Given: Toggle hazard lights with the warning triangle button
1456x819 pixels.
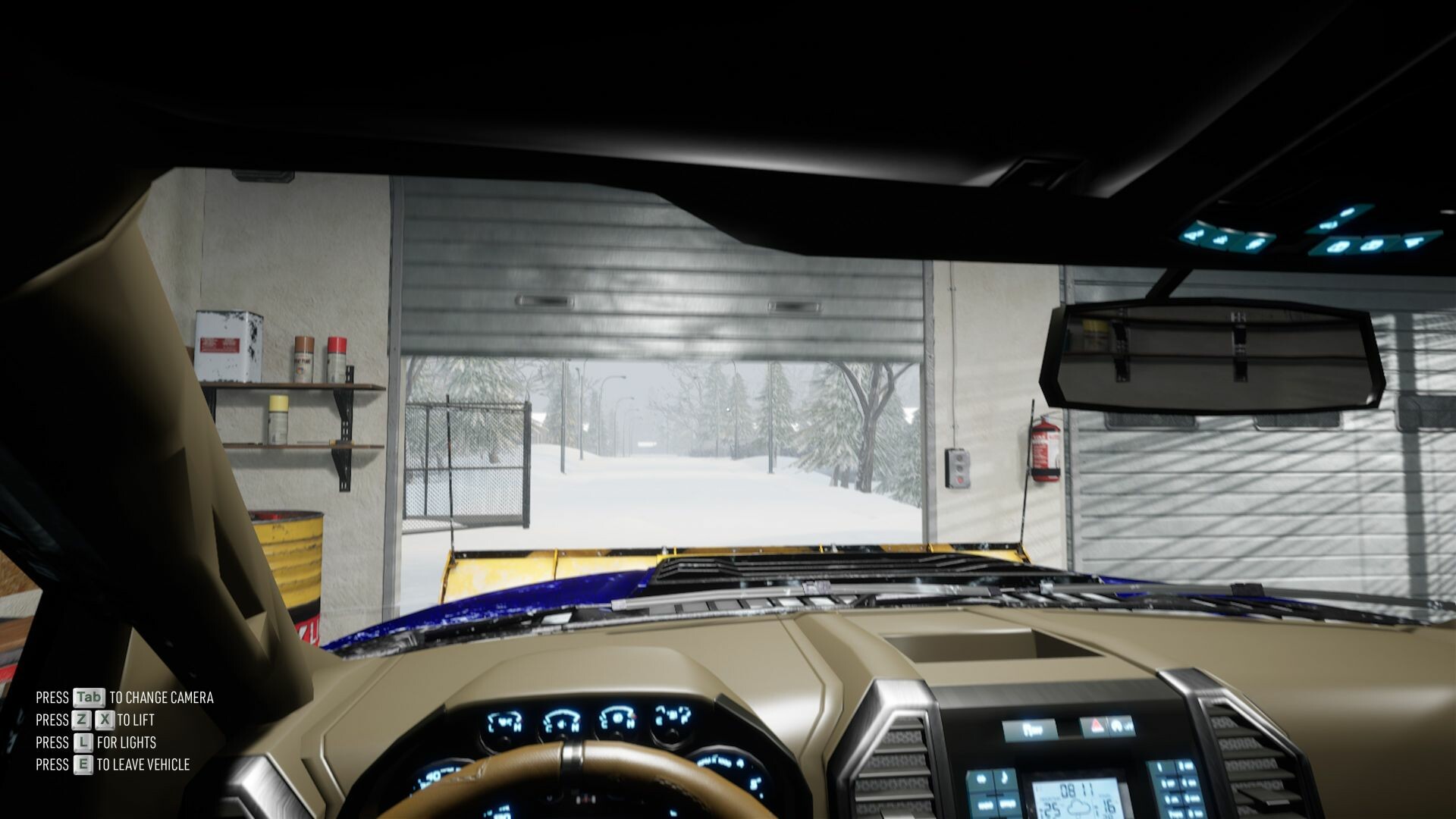Looking at the screenshot, I should (x=1097, y=726).
